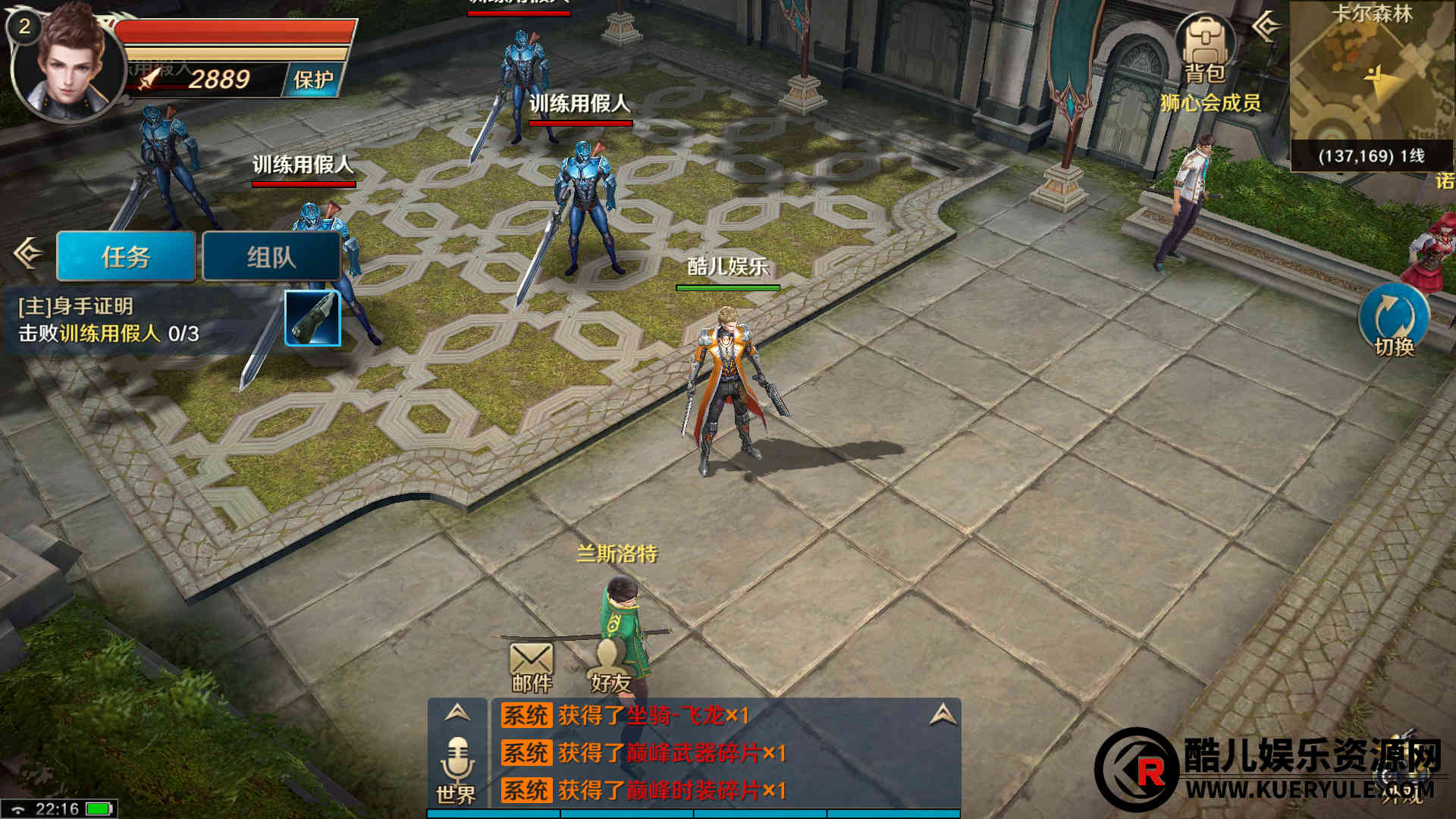Open the 好友 friends list
The height and width of the screenshot is (819, 1456).
click(611, 667)
